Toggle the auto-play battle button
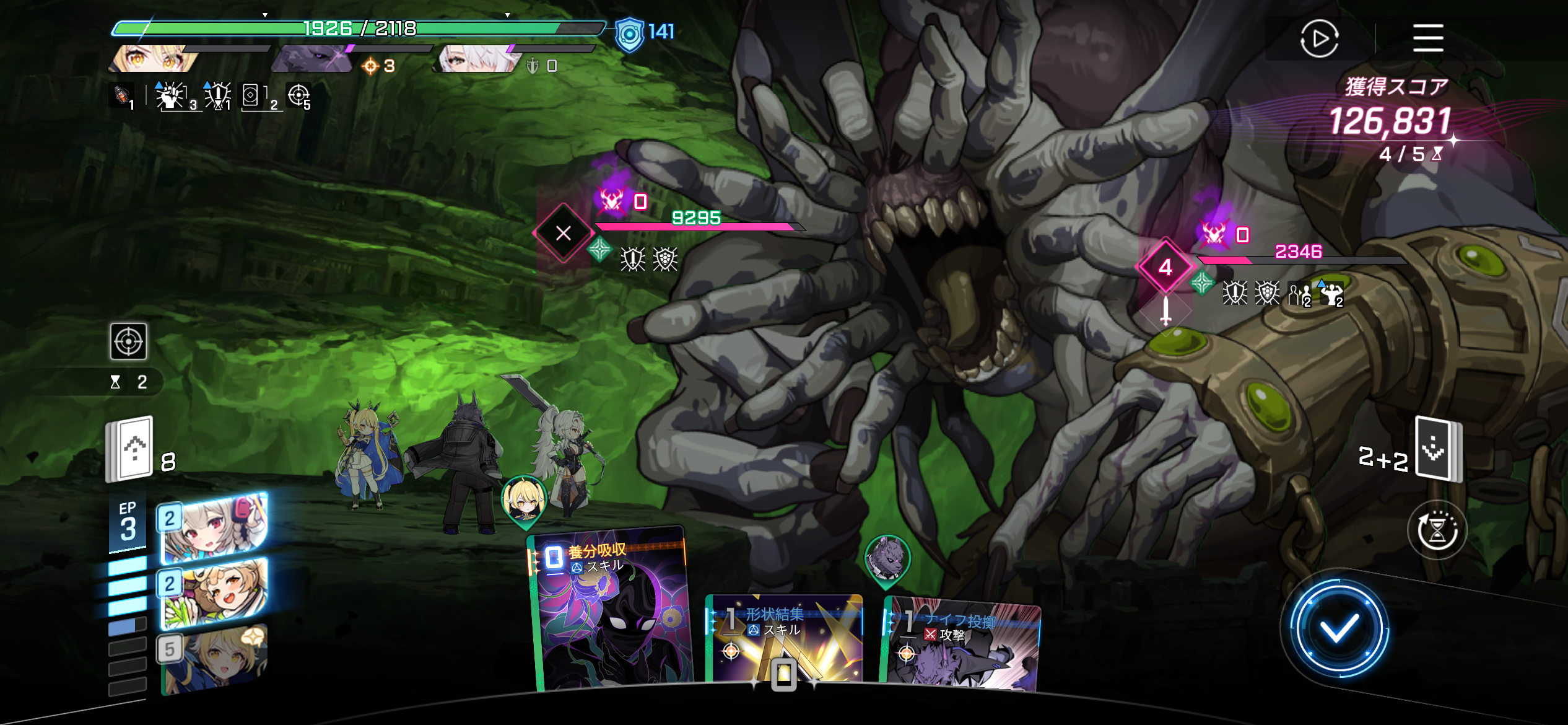Image resolution: width=1568 pixels, height=725 pixels. tap(1319, 39)
